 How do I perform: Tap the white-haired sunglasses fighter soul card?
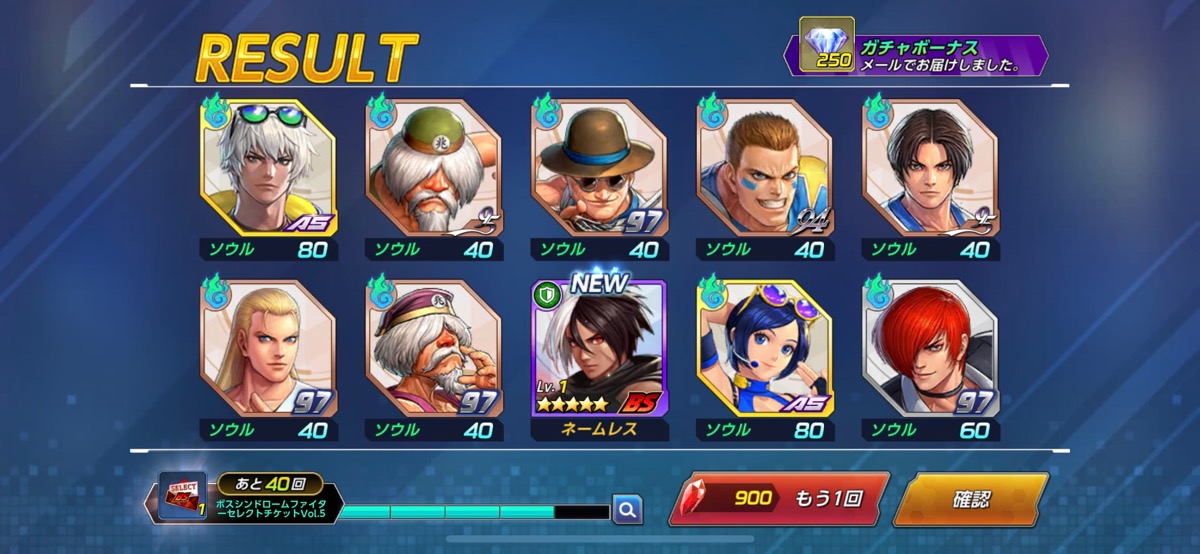pos(268,170)
